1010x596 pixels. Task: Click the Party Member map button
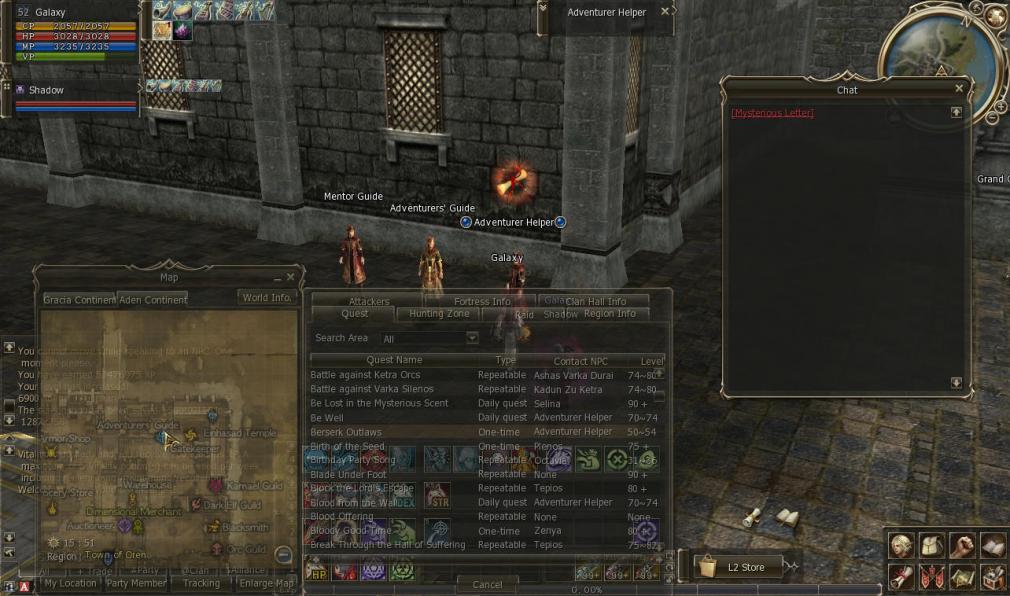pos(136,583)
